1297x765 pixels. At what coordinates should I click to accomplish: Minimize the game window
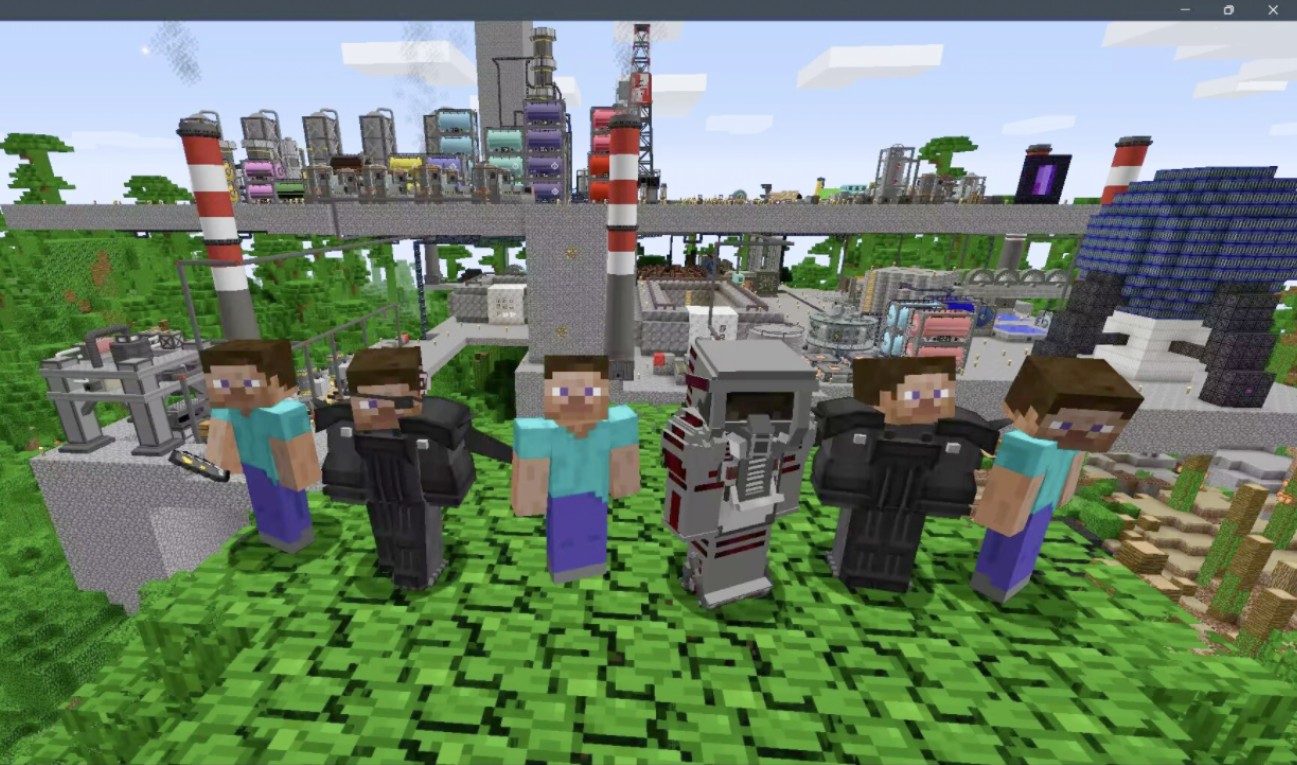(x=1185, y=11)
